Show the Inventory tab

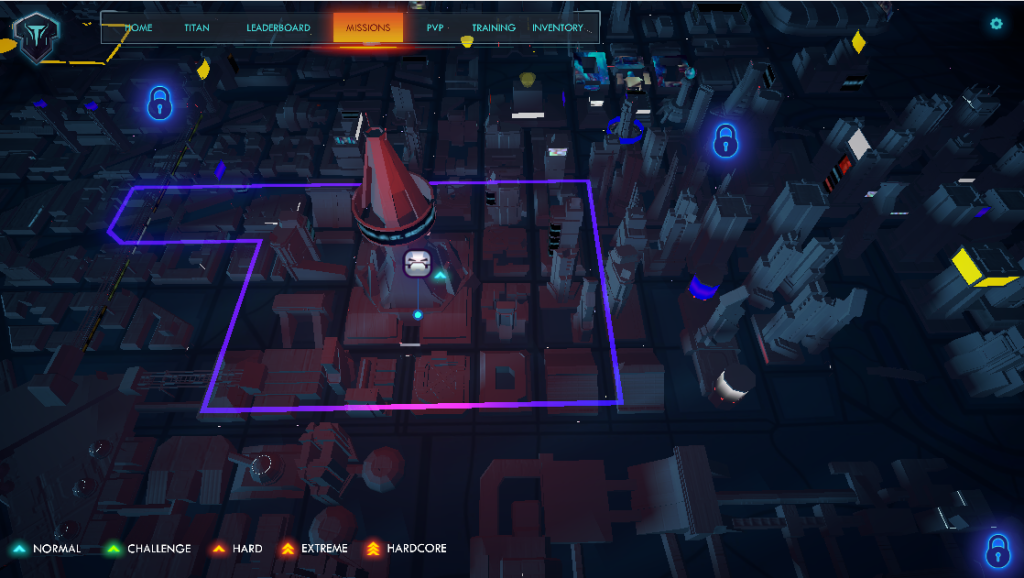tap(557, 28)
